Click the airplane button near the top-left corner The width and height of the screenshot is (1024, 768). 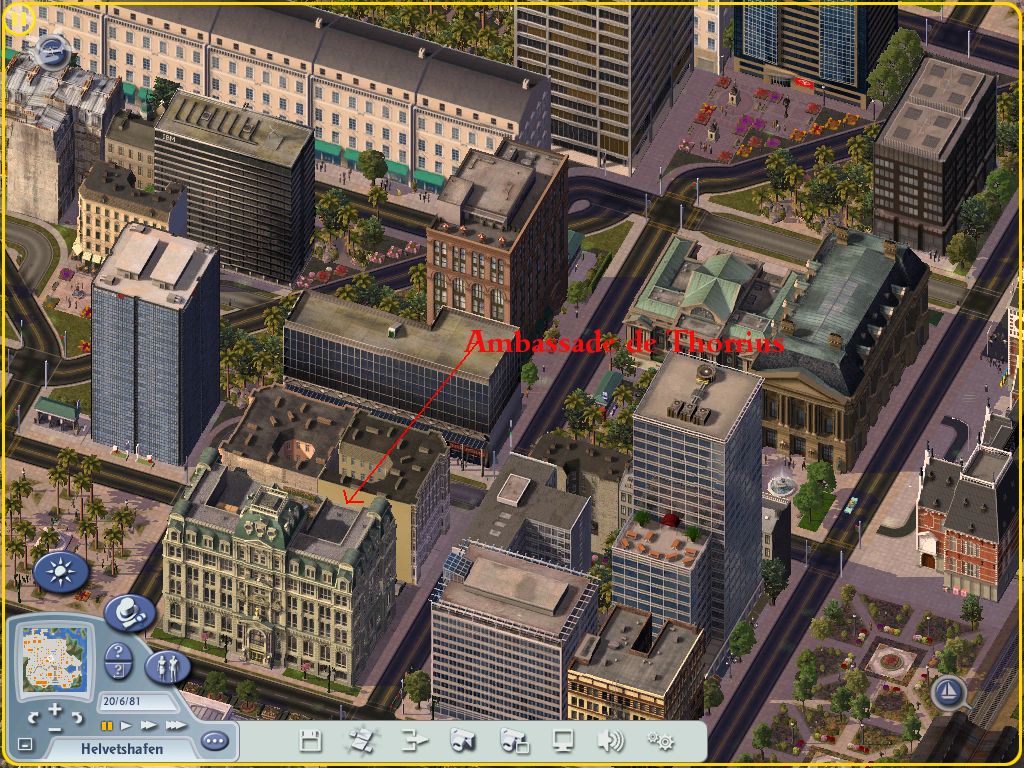(x=51, y=52)
